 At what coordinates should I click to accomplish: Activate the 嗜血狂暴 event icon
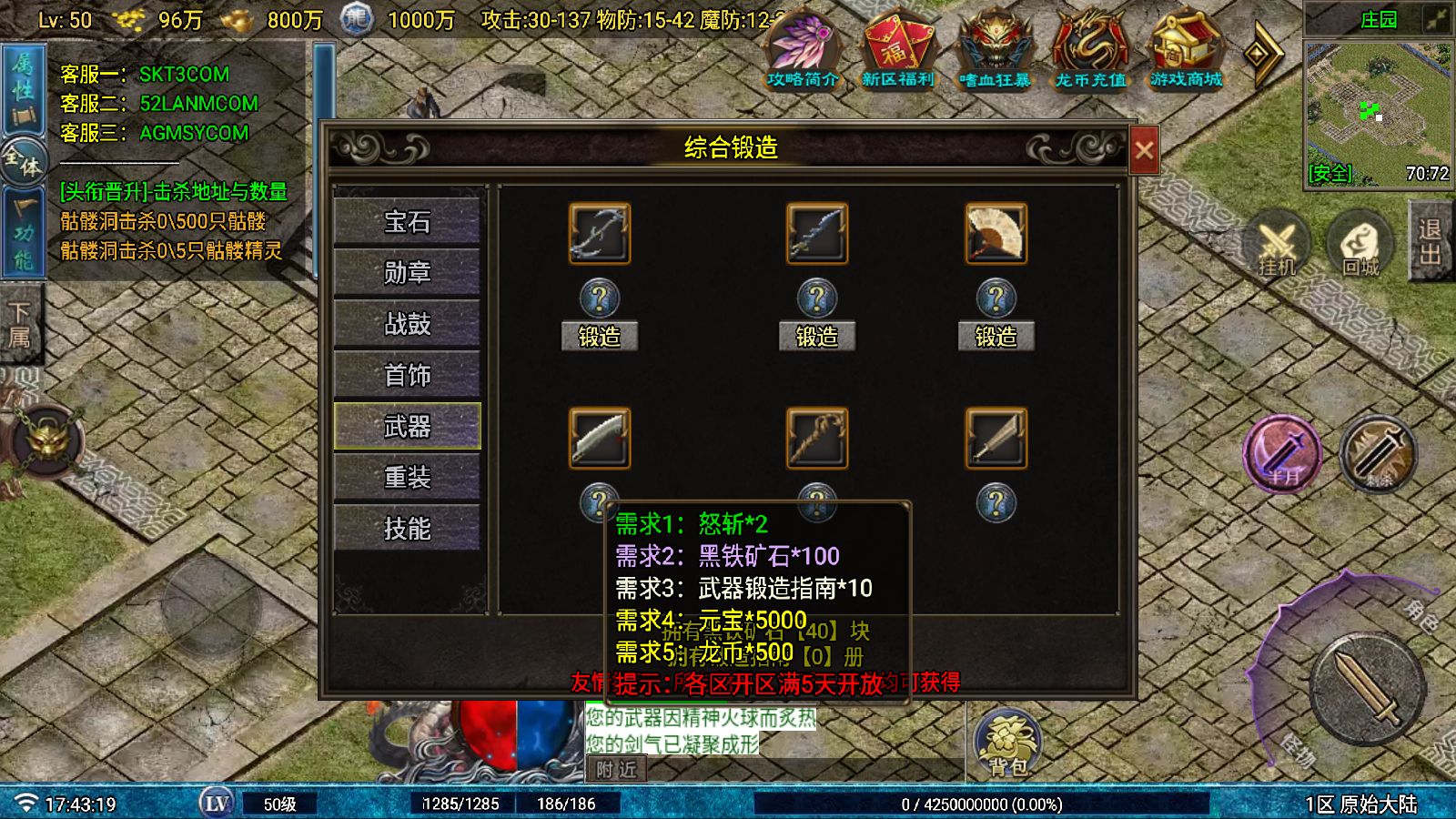(x=995, y=50)
